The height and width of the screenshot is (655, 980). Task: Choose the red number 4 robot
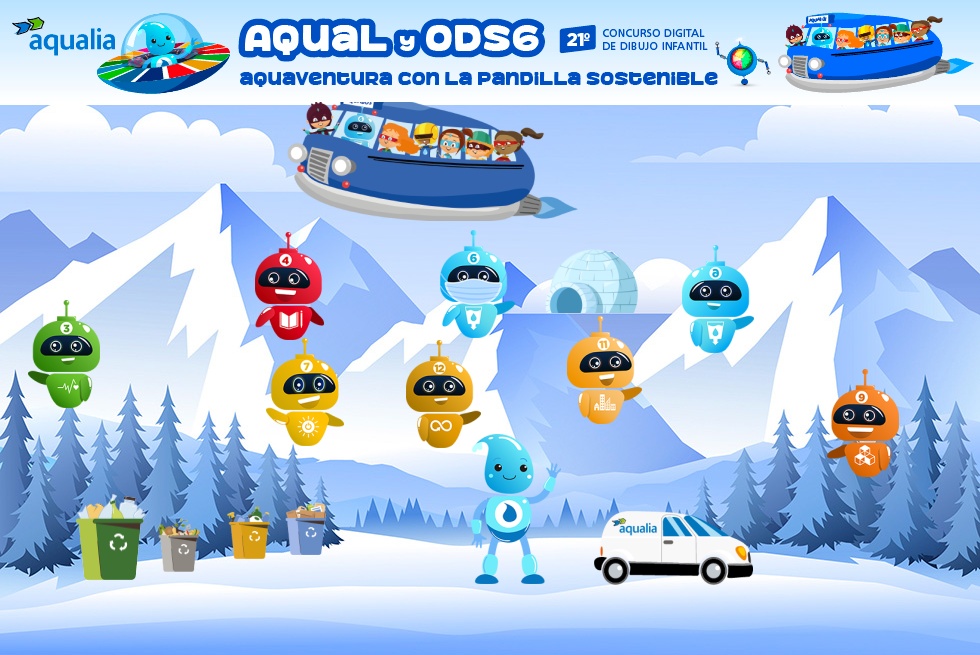coord(288,288)
